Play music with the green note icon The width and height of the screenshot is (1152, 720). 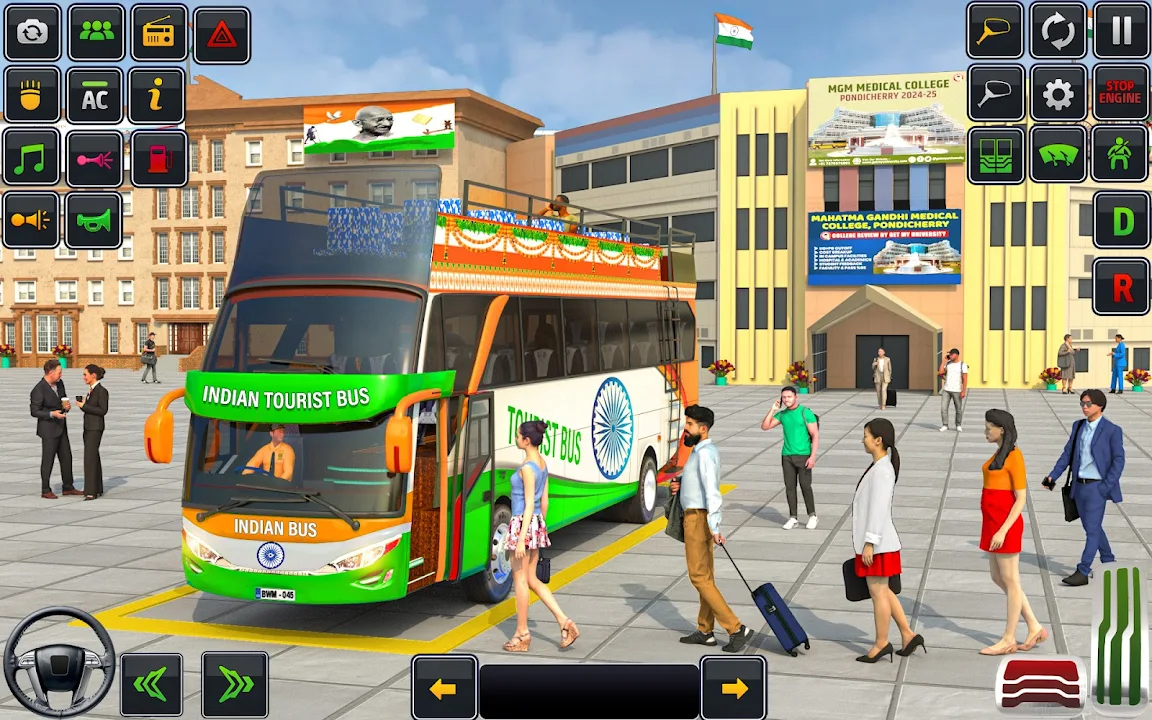[32, 158]
